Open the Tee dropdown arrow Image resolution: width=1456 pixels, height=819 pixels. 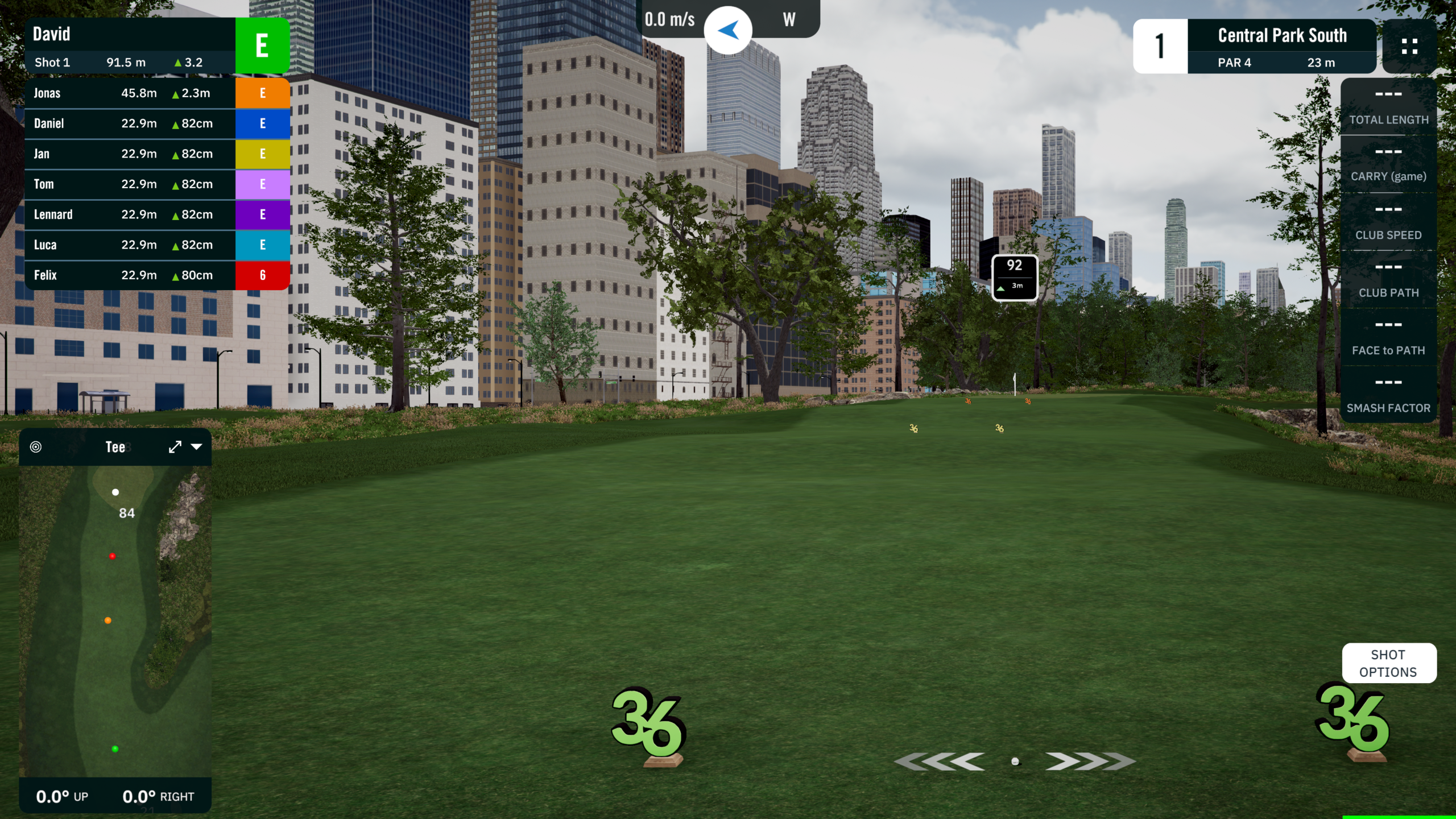pyautogui.click(x=197, y=447)
